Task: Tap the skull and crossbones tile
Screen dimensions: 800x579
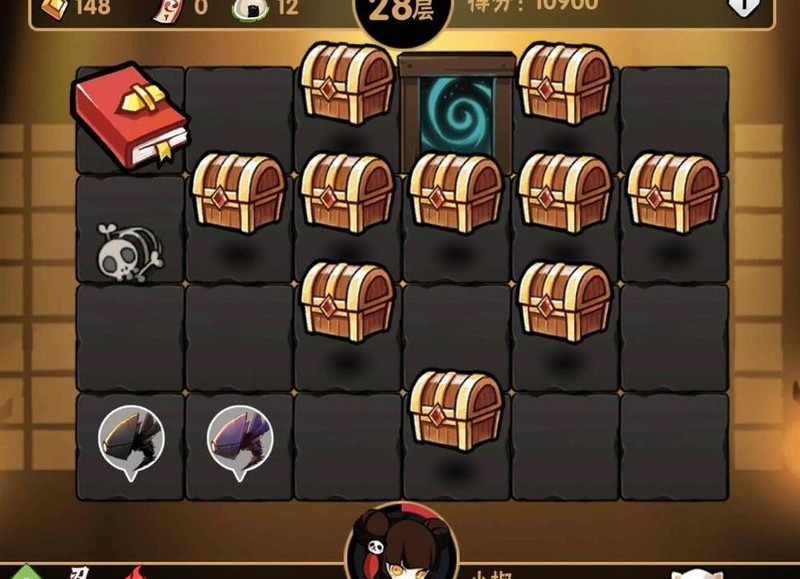Action: coord(129,250)
